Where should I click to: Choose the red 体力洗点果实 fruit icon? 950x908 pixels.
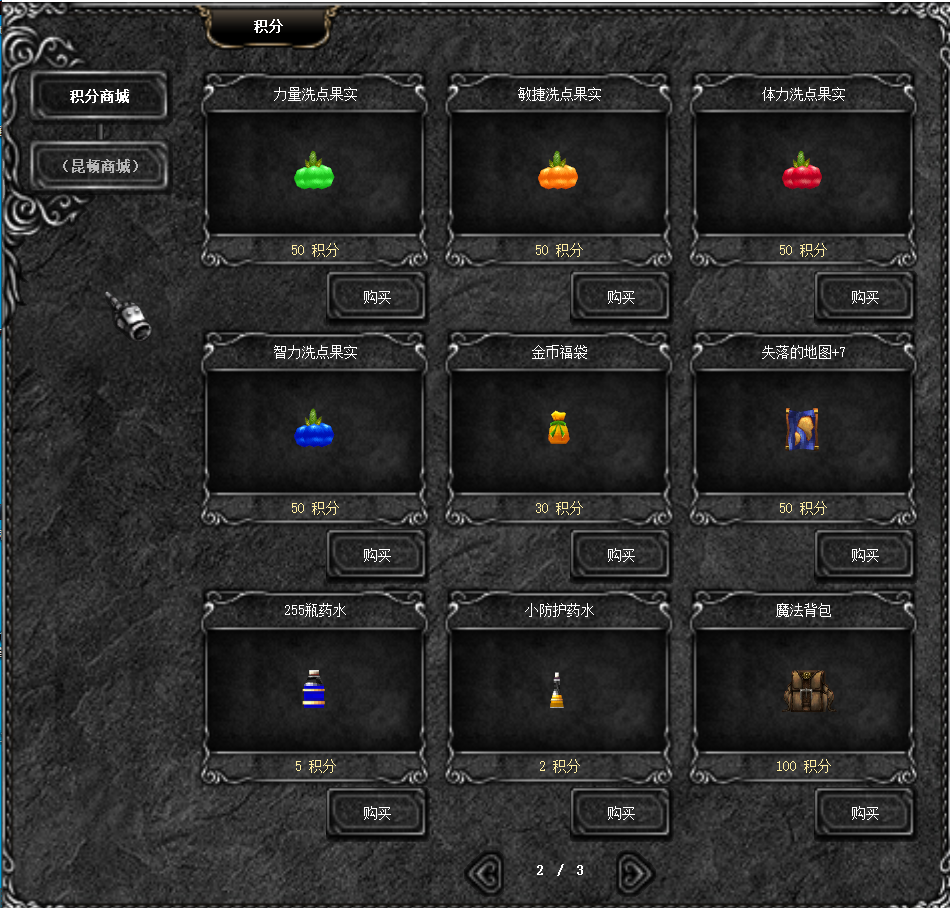(802, 173)
